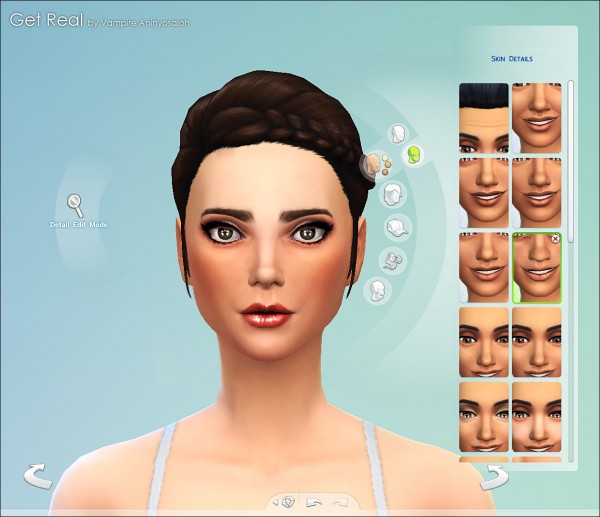Image resolution: width=600 pixels, height=517 pixels.
Task: Enter Detail Edit Mode with the magnifier
Action: (75, 206)
